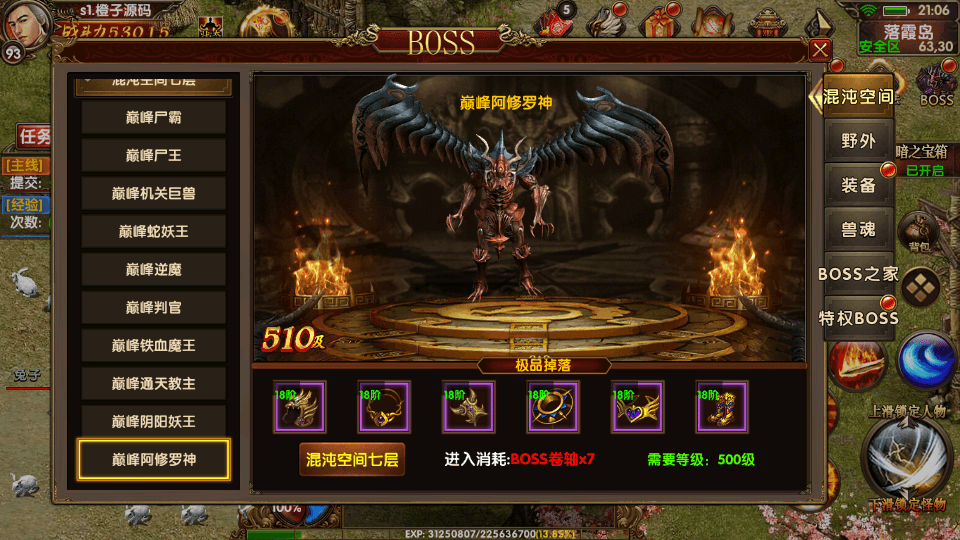
Task: Switch to the 装备 tab
Action: tap(858, 185)
